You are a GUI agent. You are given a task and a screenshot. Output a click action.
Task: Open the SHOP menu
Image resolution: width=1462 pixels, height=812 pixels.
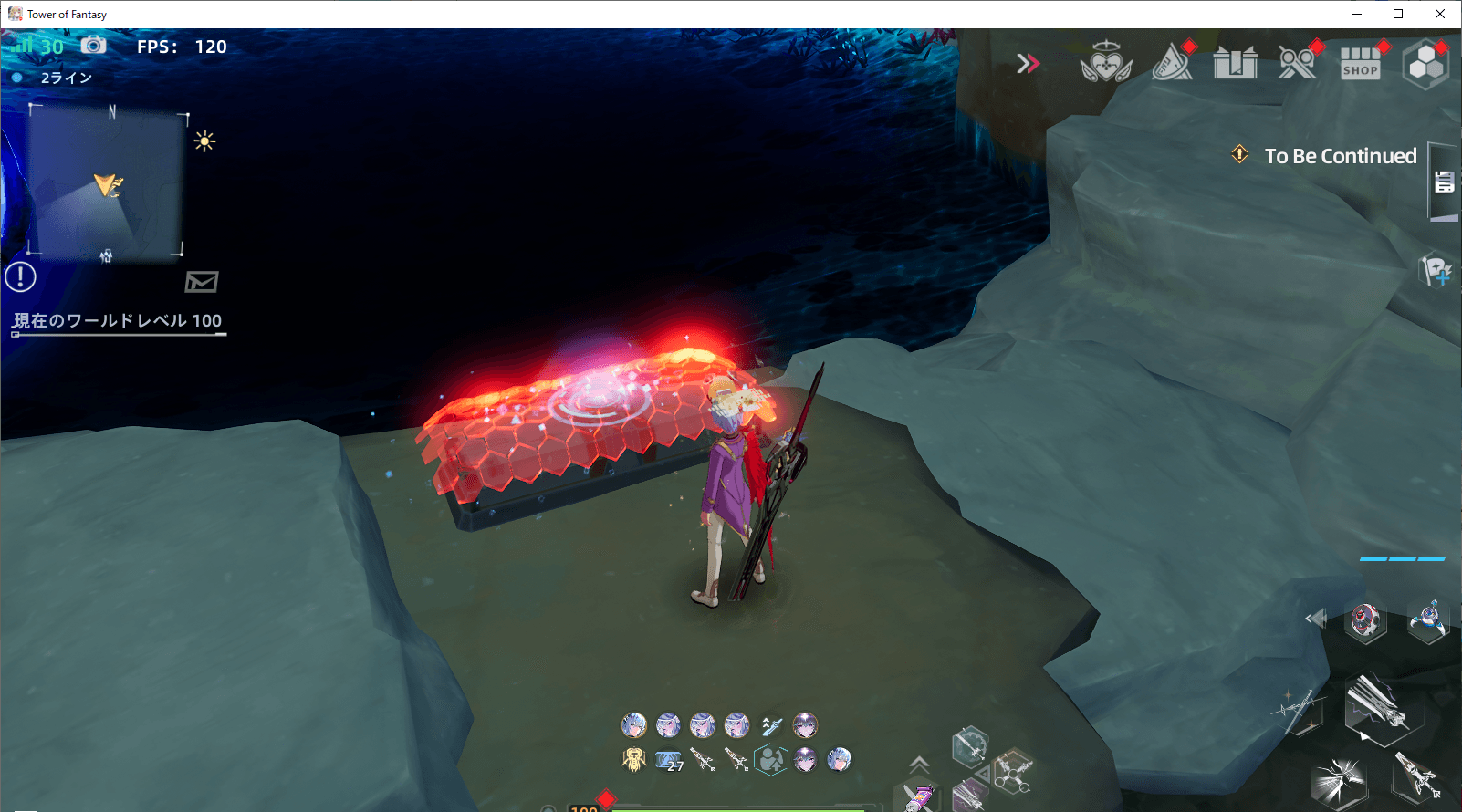click(x=1360, y=63)
